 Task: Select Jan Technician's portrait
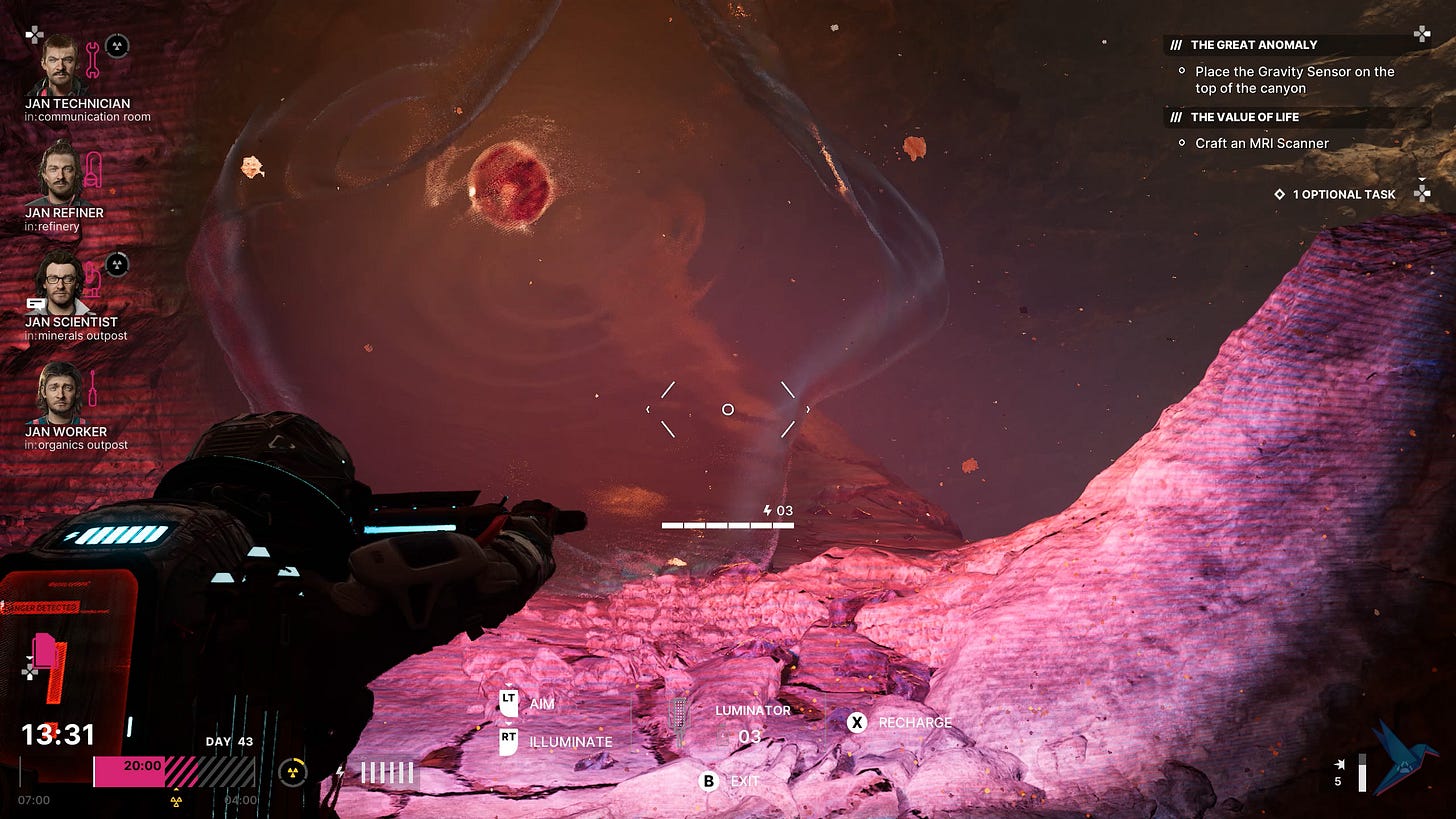[x=60, y=64]
